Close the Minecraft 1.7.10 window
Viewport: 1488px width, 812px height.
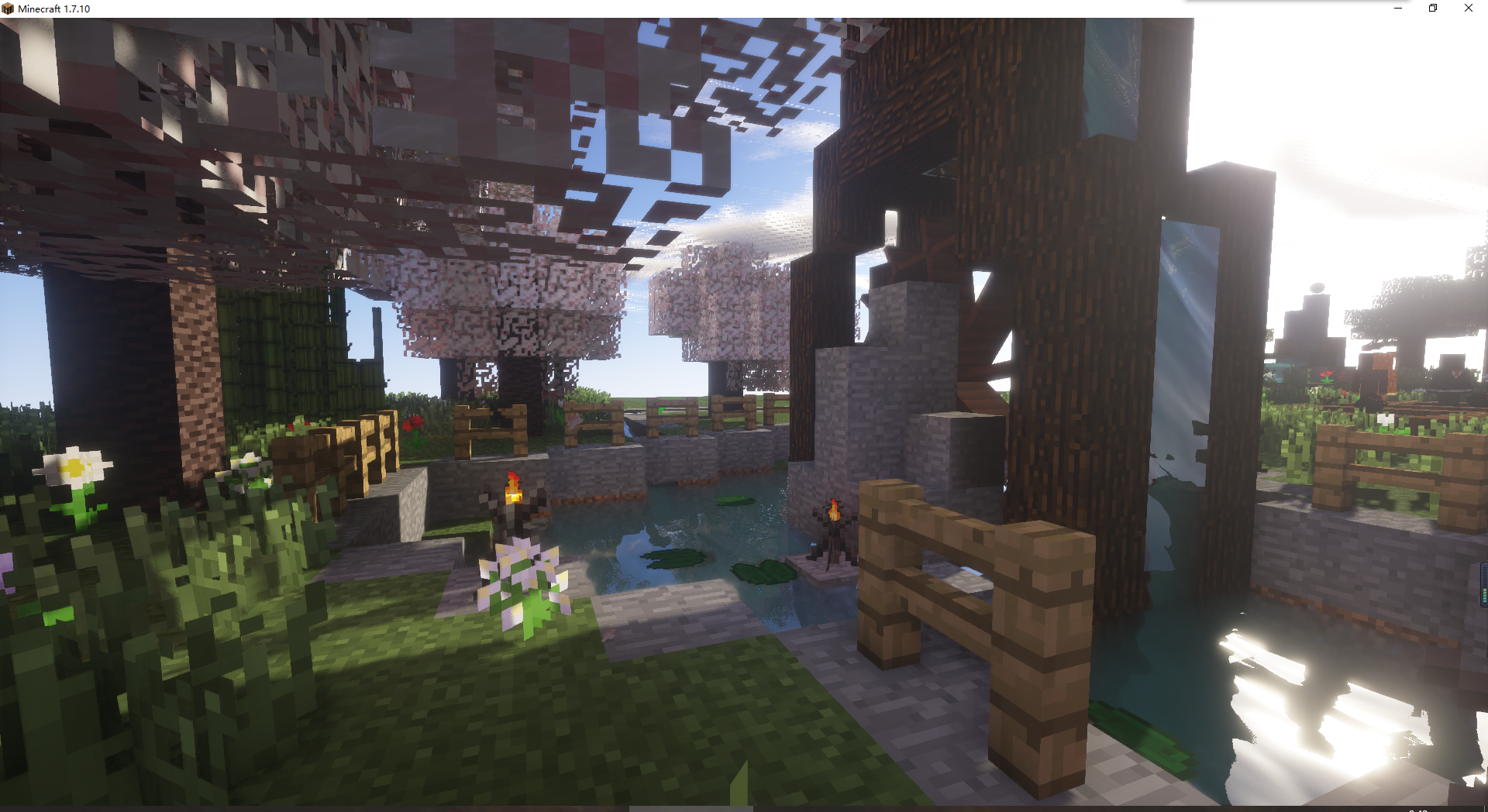pos(1468,9)
